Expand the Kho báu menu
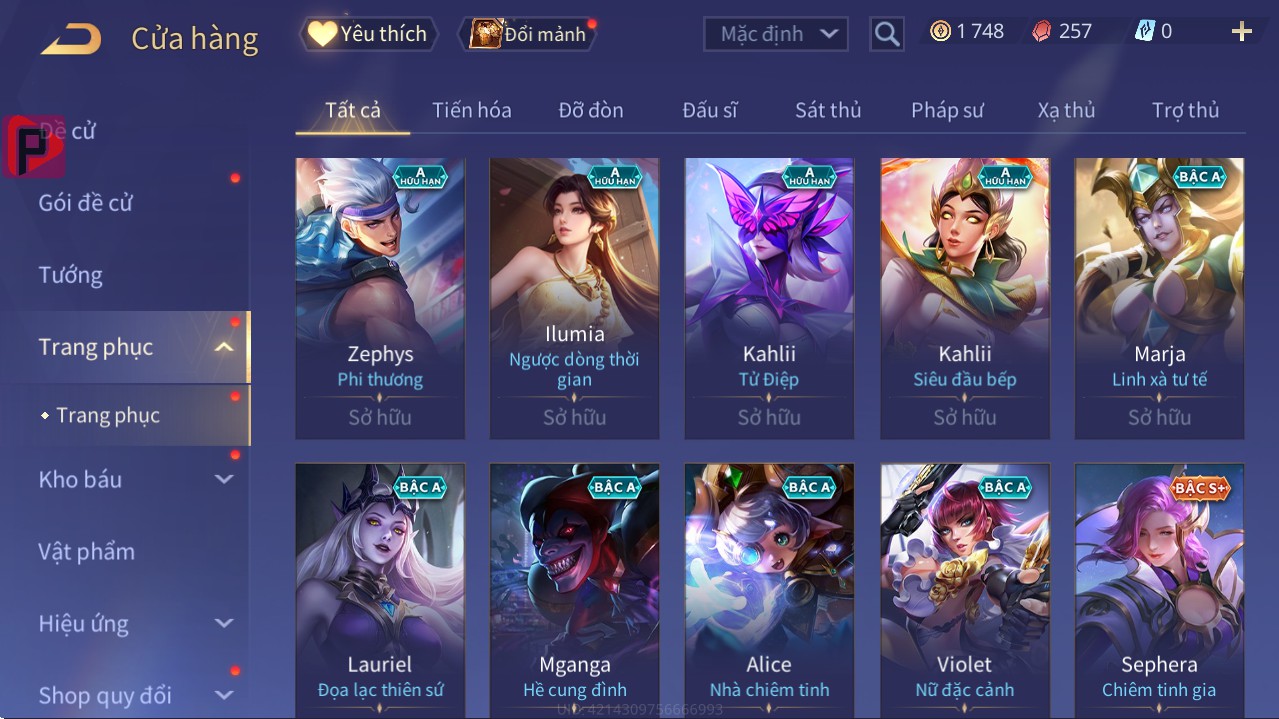The width and height of the screenshot is (1279, 719). 134,479
